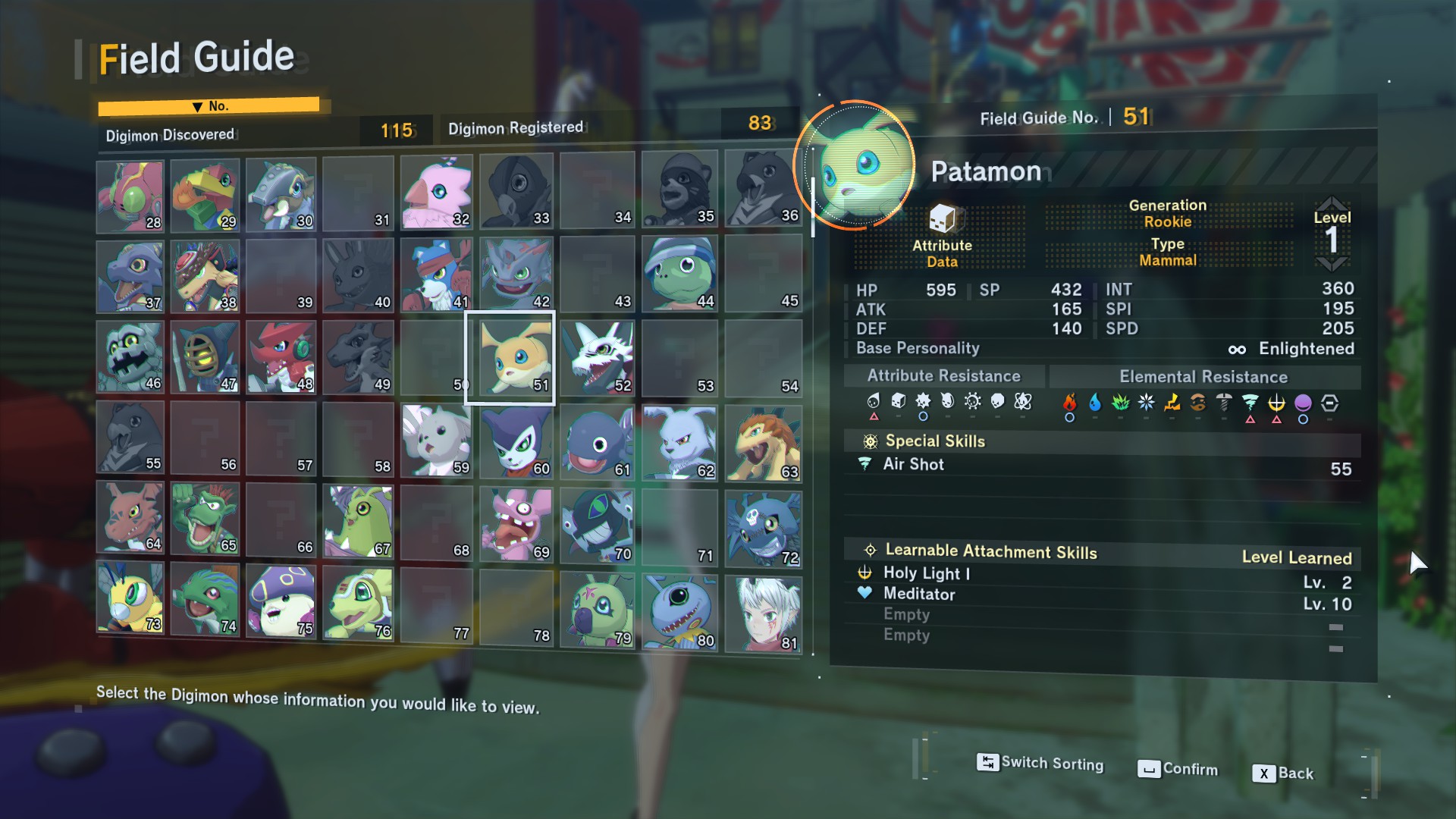Select the electric elemental resistance icon
This screenshot has width=1456, height=819.
(x=1172, y=402)
